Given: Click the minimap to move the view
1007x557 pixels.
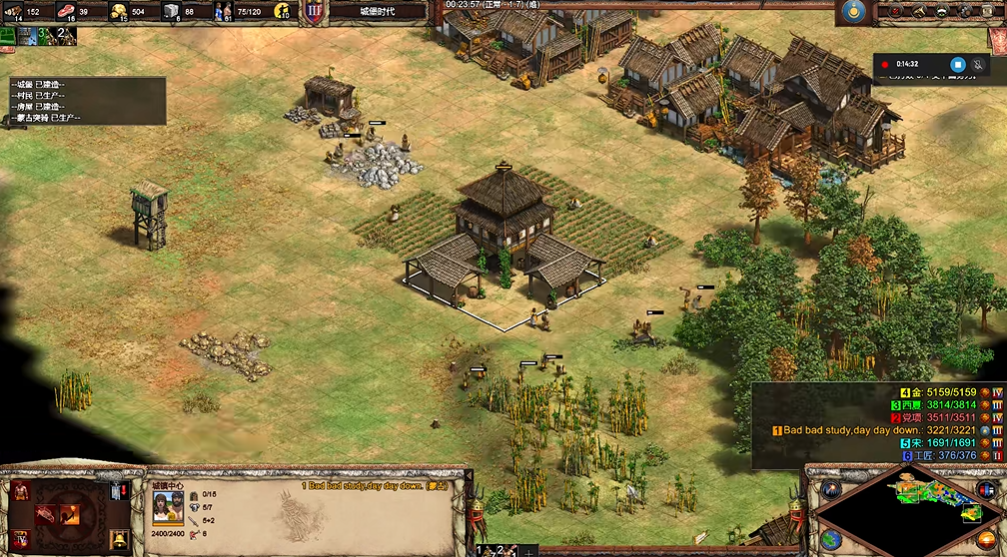Looking at the screenshot, I should (x=905, y=512).
